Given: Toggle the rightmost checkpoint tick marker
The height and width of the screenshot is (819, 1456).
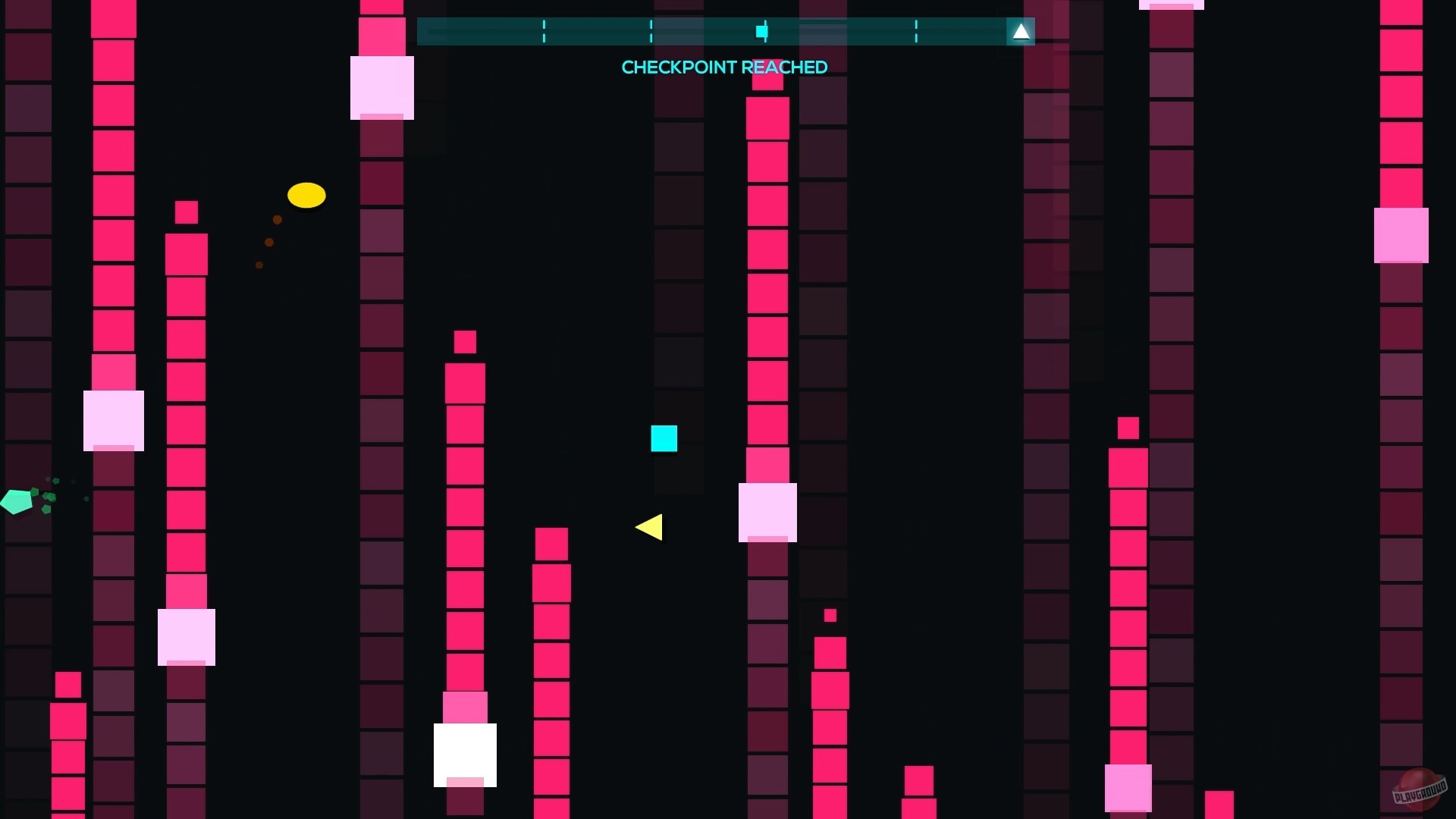Looking at the screenshot, I should [x=917, y=32].
